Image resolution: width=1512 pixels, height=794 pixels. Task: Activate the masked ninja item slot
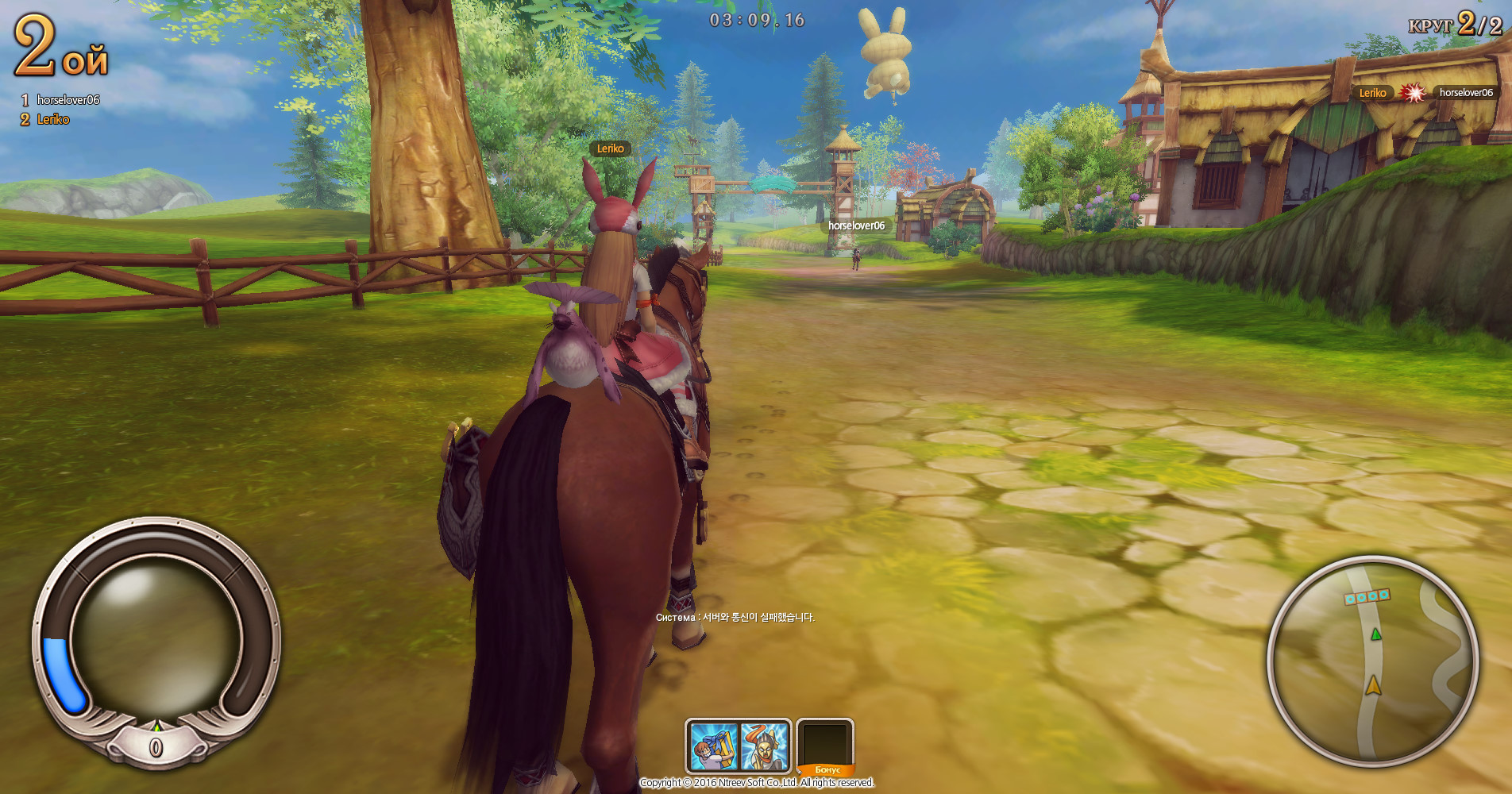click(x=764, y=746)
